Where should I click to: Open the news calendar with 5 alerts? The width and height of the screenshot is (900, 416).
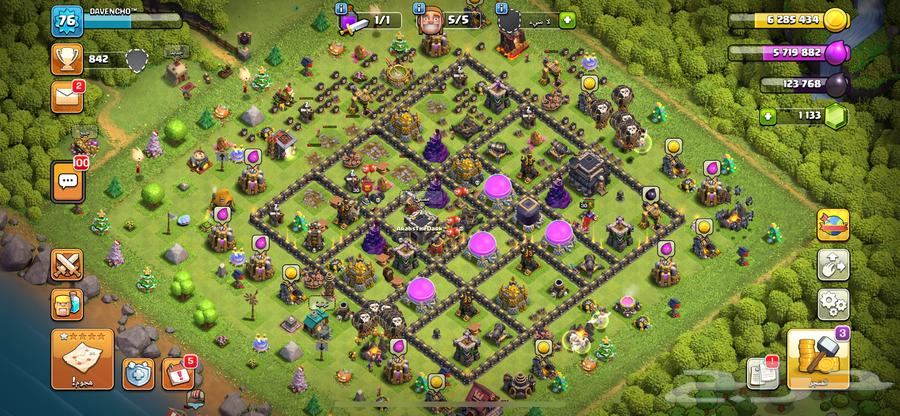(178, 373)
